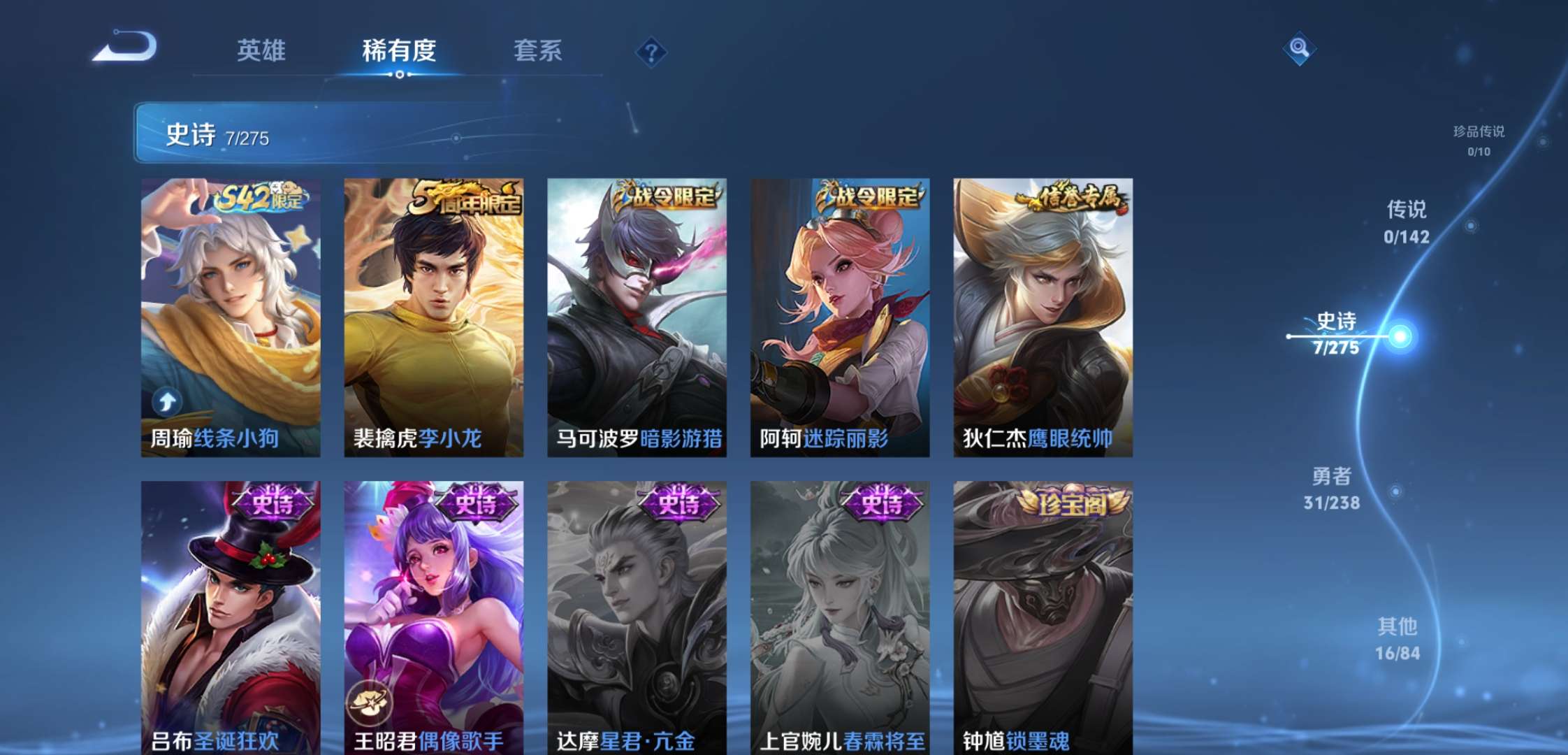Switch to the 英雄 tab
Screen dimensions: 1568x755
click(262, 52)
